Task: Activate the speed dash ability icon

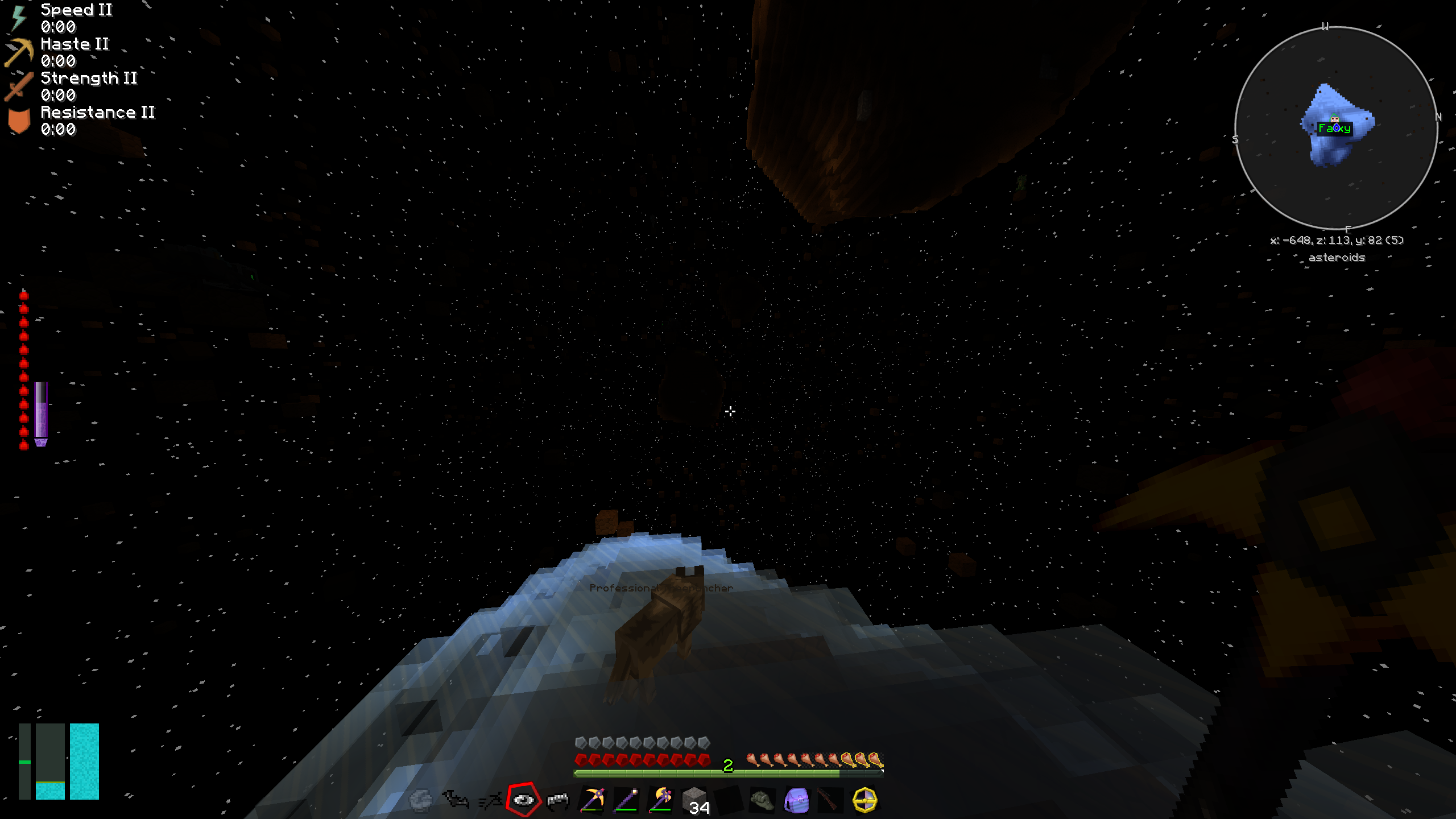Action: tap(490, 800)
